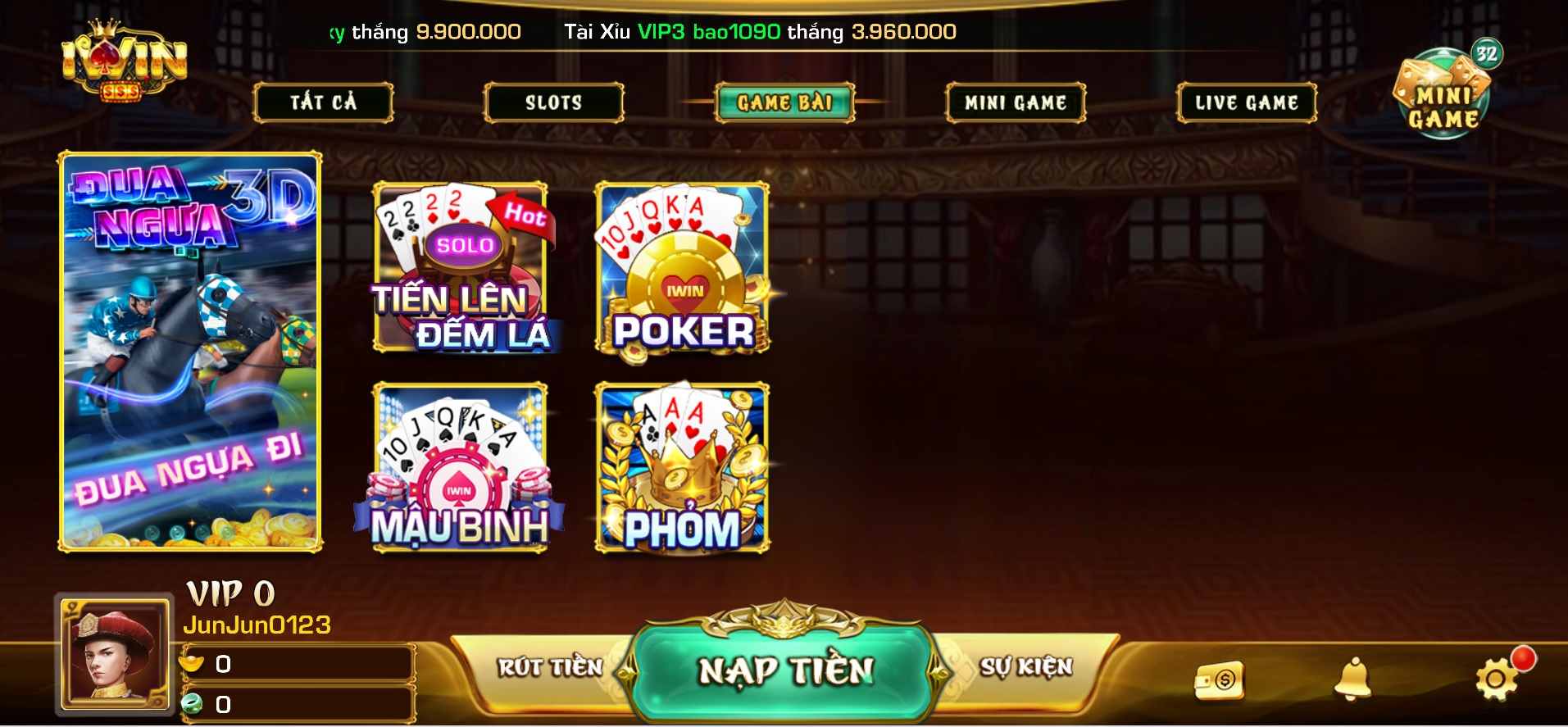
Task: Switch to the Slots tab
Action: pyautogui.click(x=553, y=102)
